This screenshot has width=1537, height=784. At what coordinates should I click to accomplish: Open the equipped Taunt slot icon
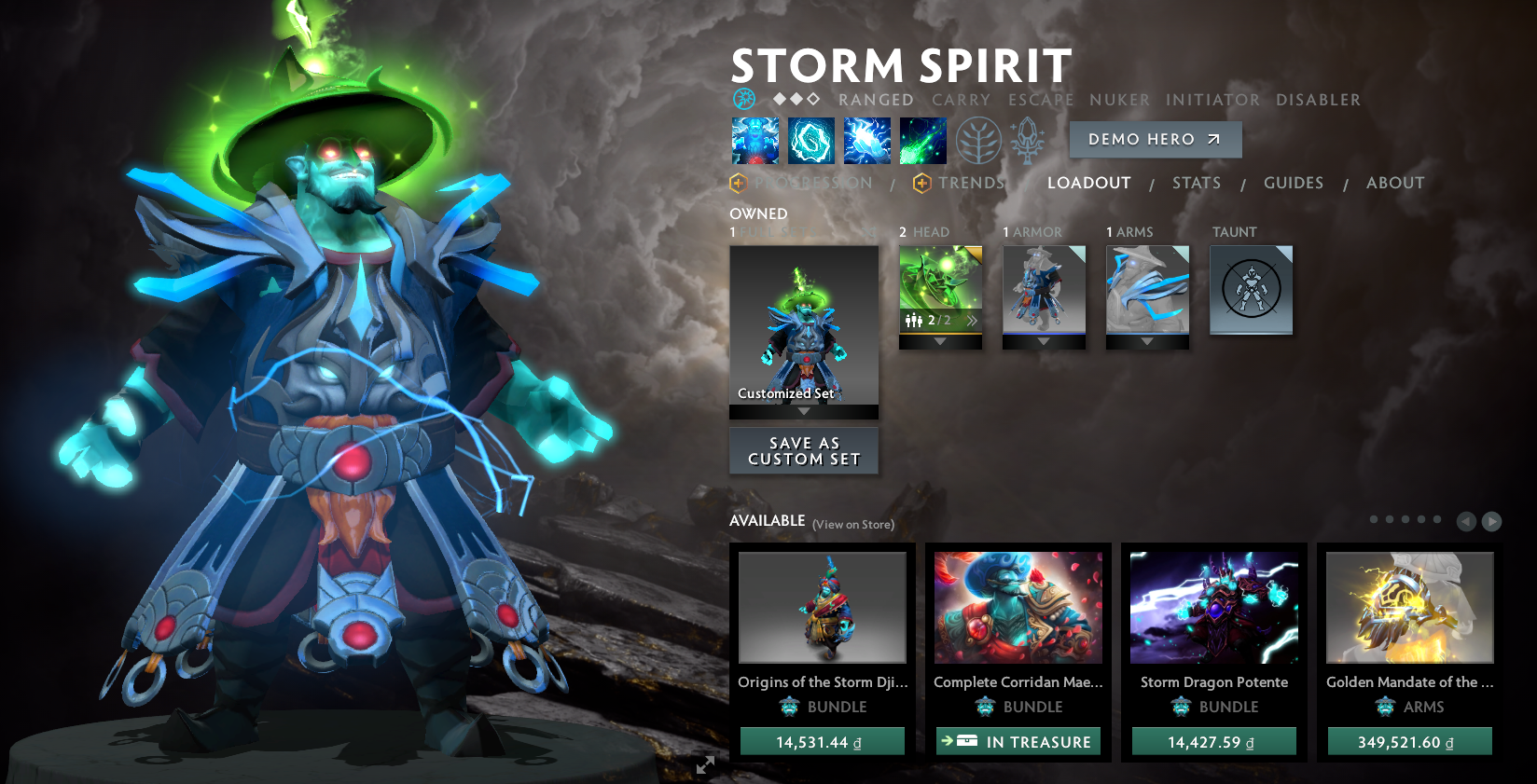point(1251,290)
